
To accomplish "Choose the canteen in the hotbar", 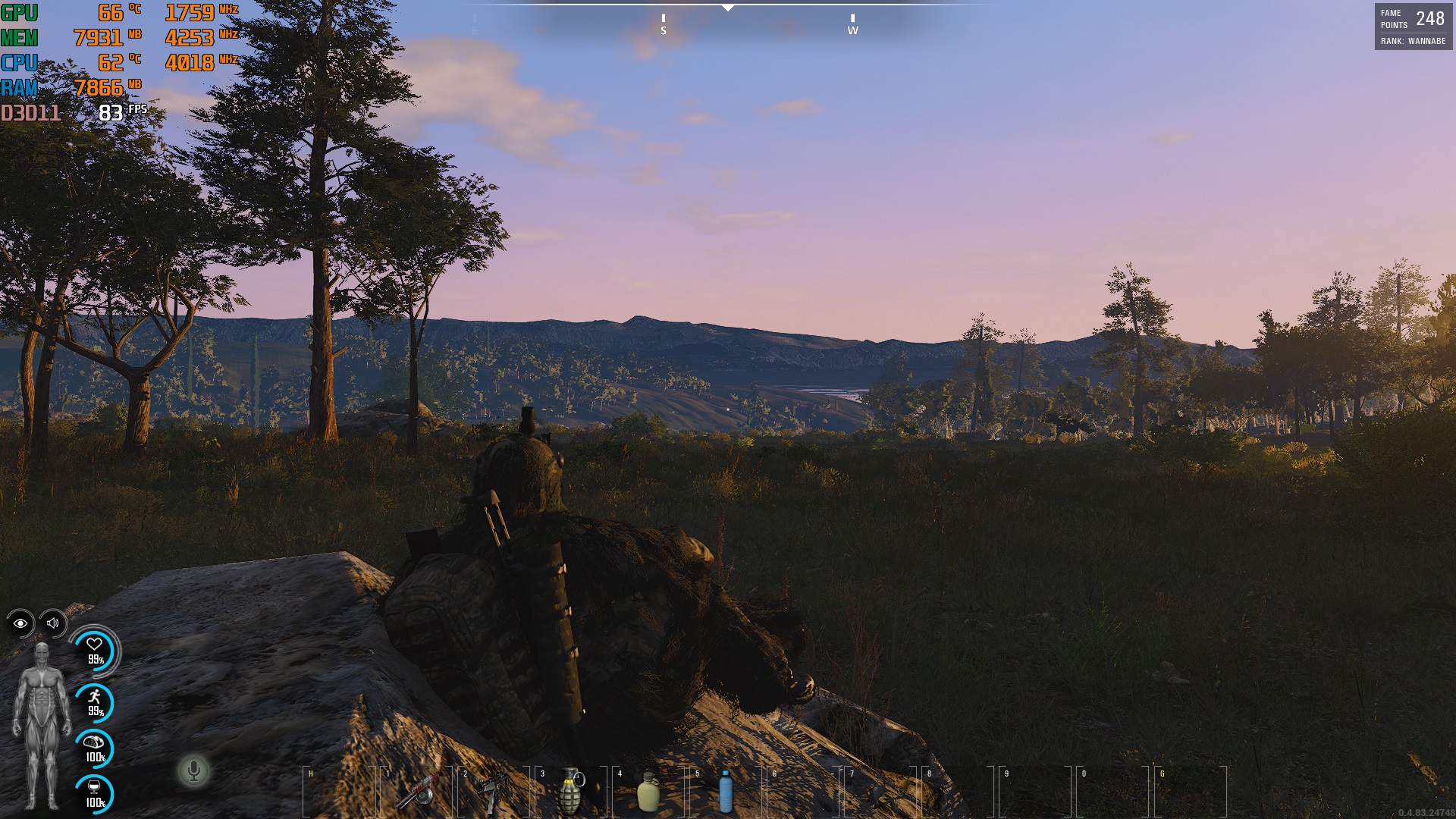I will coord(648,791).
